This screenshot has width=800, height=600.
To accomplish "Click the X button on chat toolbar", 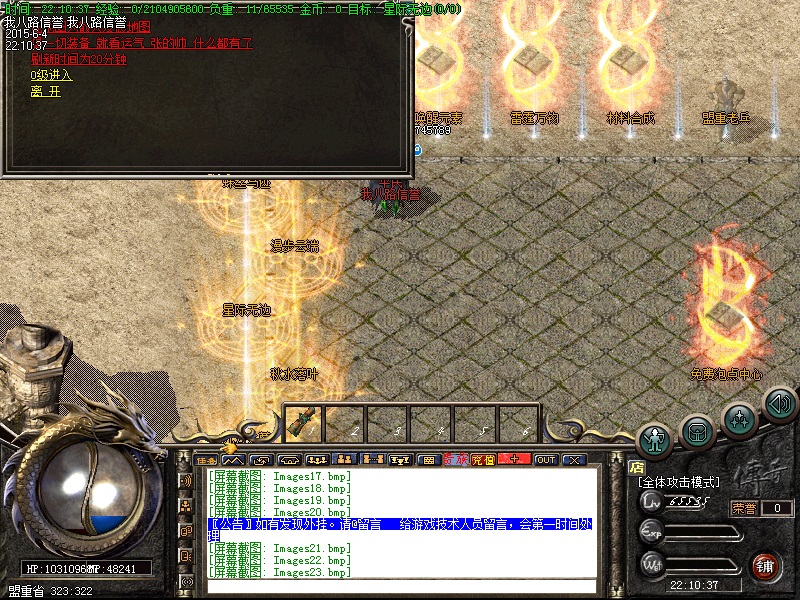I will coord(573,460).
